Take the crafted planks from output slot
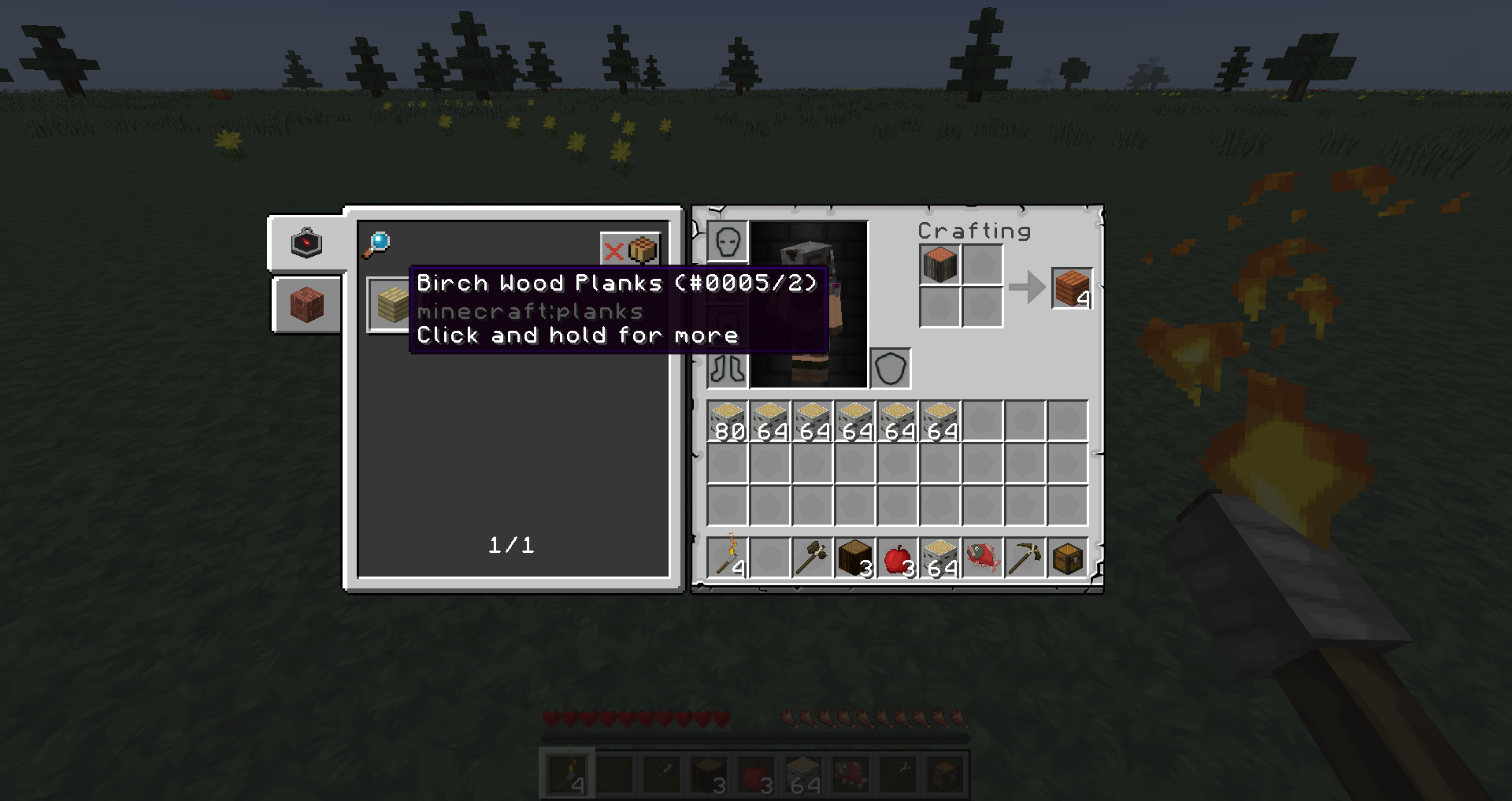The width and height of the screenshot is (1512, 801). [1072, 288]
